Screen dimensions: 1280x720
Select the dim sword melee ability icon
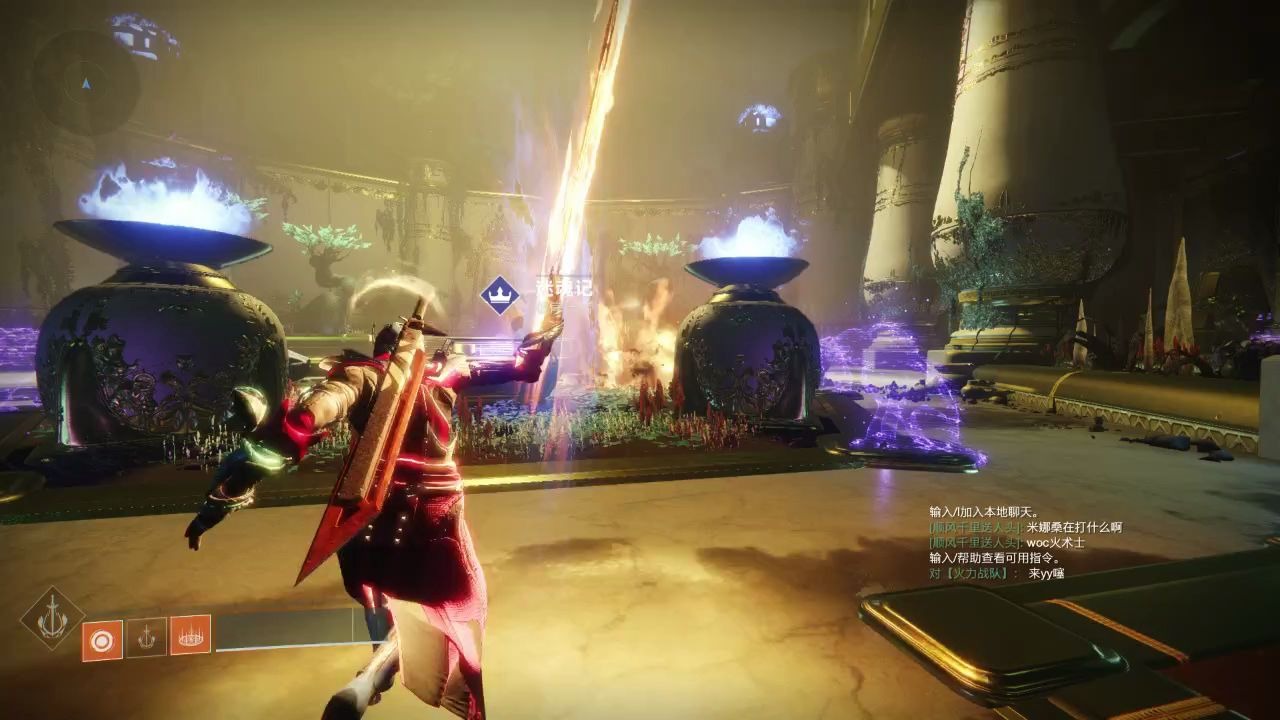click(x=146, y=637)
